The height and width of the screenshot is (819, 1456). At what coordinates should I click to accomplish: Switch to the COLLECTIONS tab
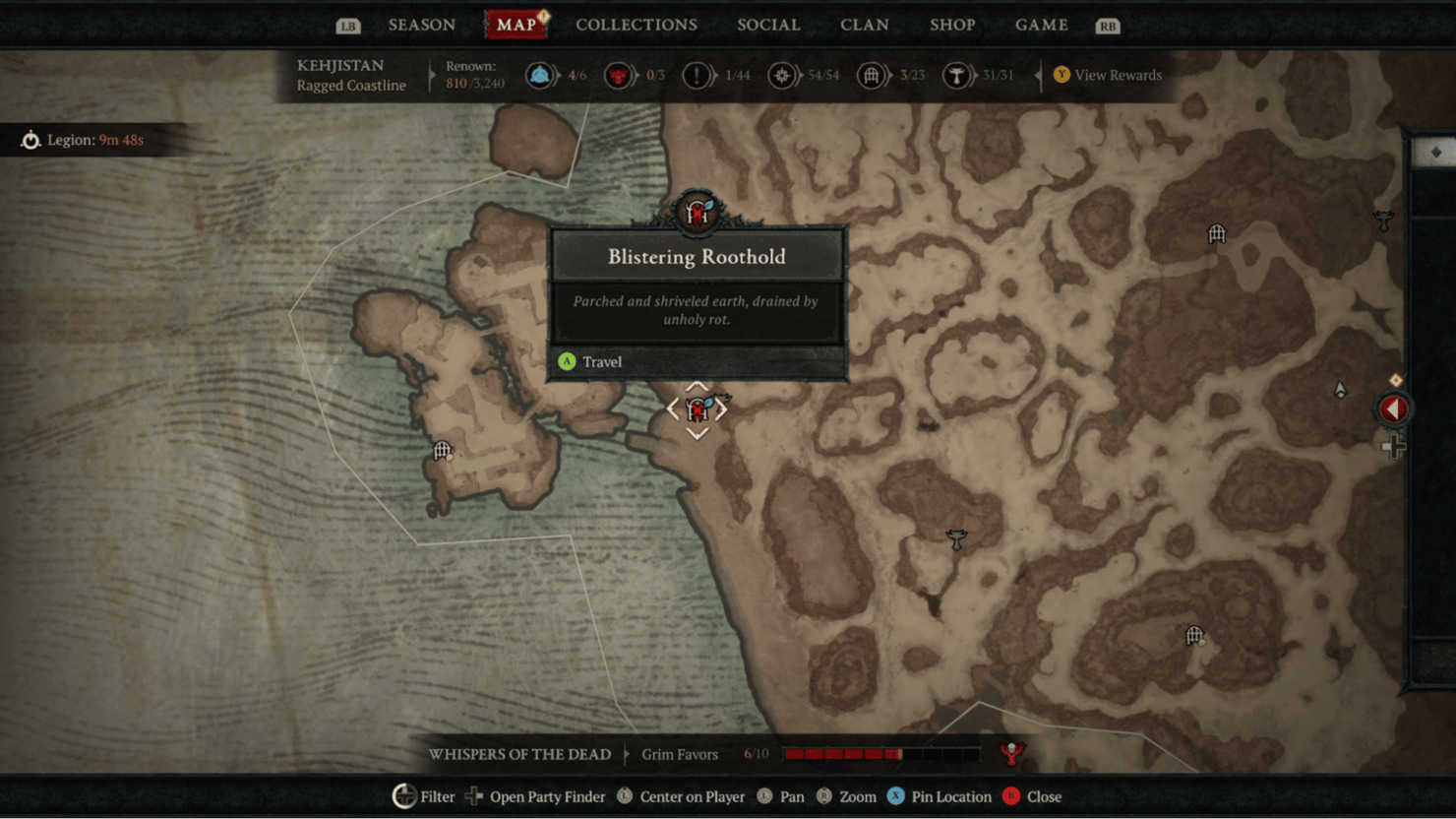click(637, 25)
